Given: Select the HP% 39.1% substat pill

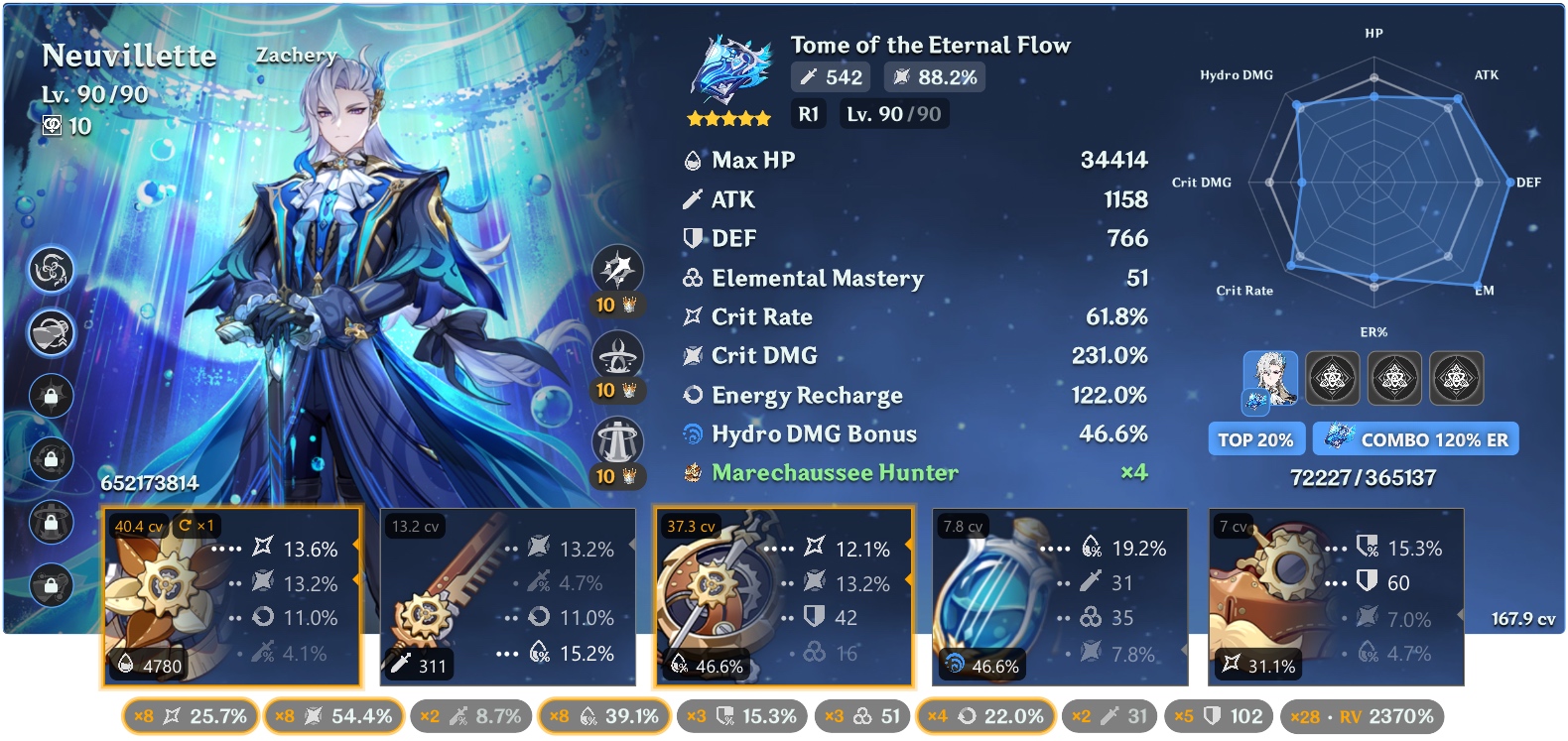Looking at the screenshot, I should click(x=604, y=716).
